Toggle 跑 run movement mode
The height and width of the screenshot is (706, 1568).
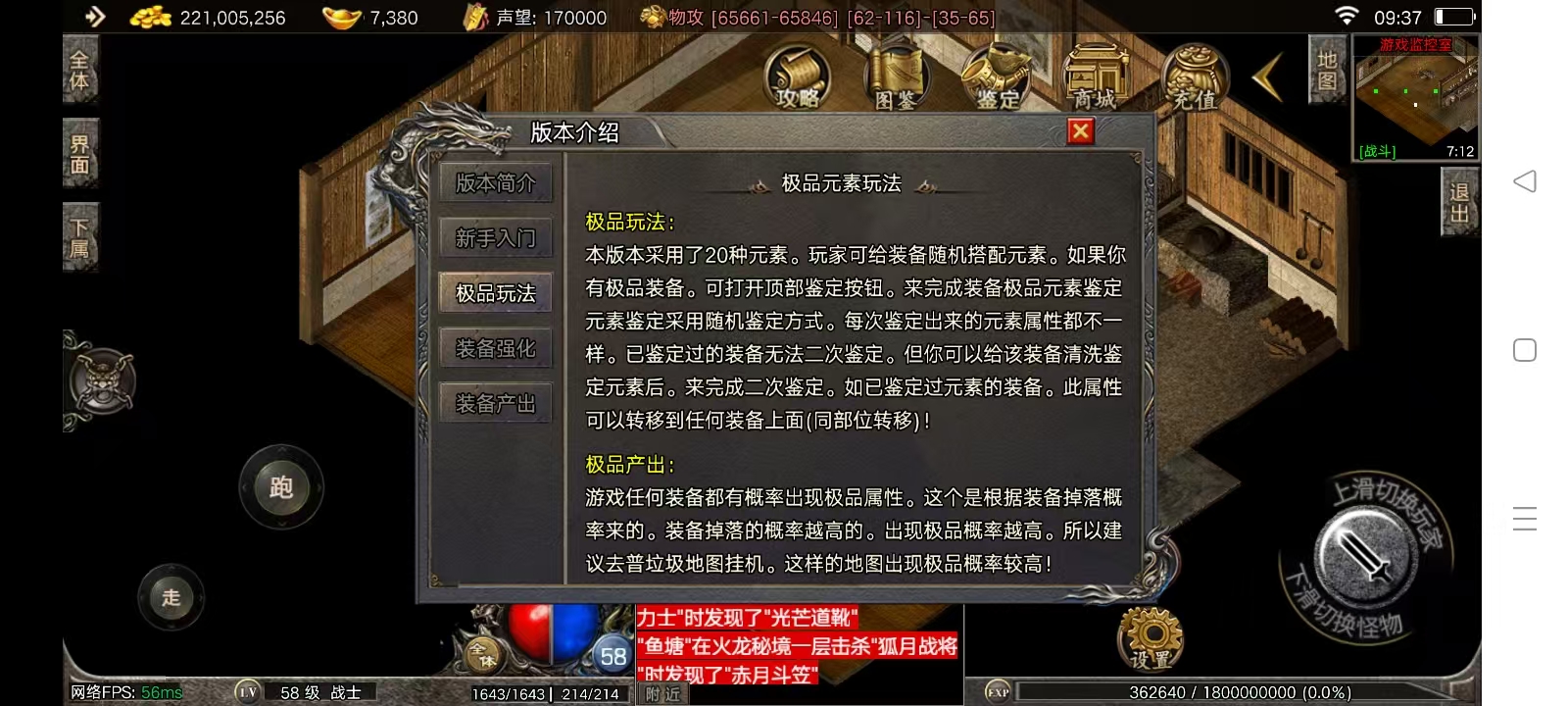click(281, 487)
